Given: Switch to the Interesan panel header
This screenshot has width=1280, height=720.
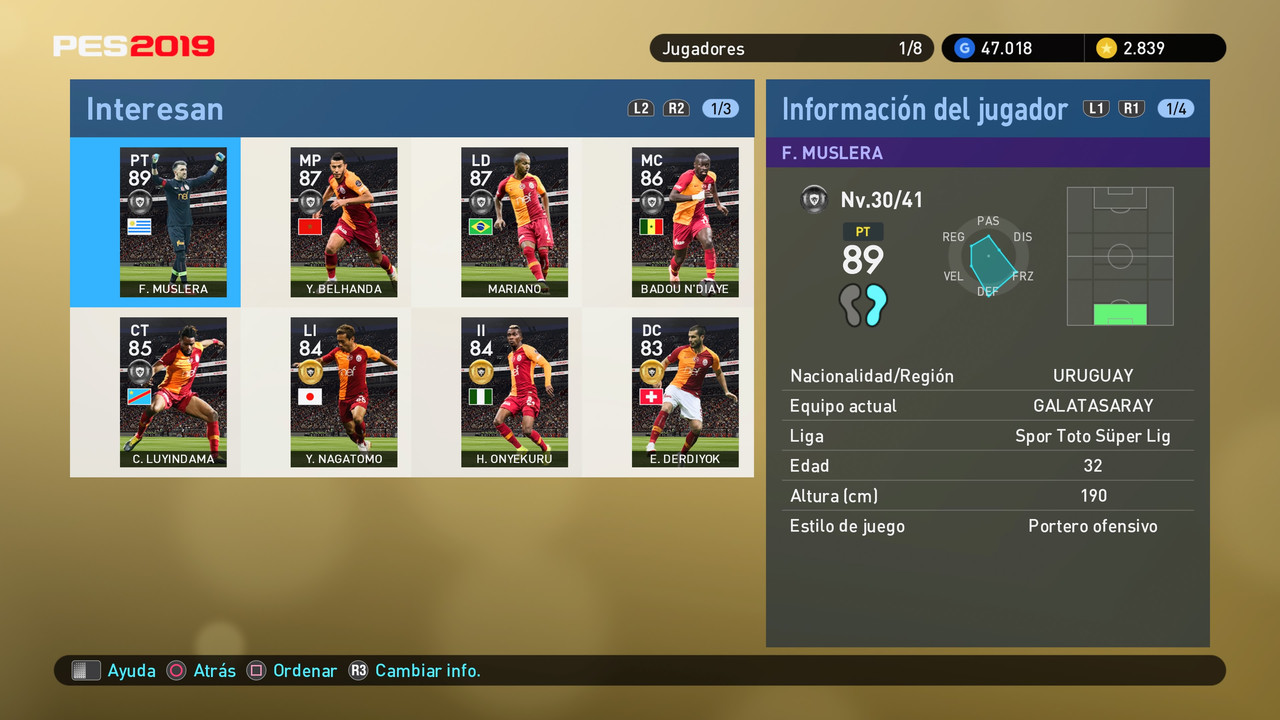Looking at the screenshot, I should (x=154, y=108).
